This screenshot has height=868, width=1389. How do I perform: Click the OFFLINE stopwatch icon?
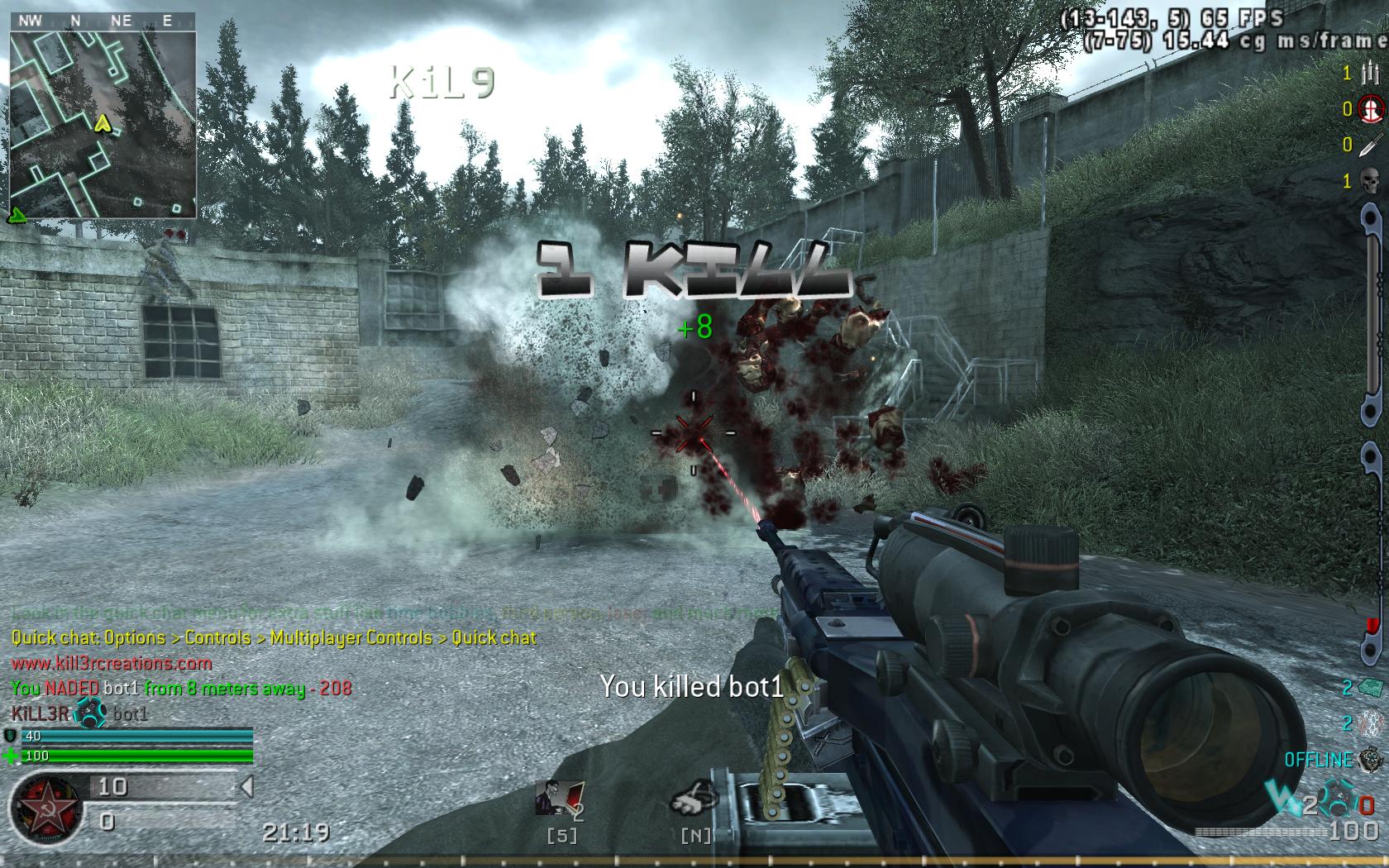pyautogui.click(x=1371, y=759)
